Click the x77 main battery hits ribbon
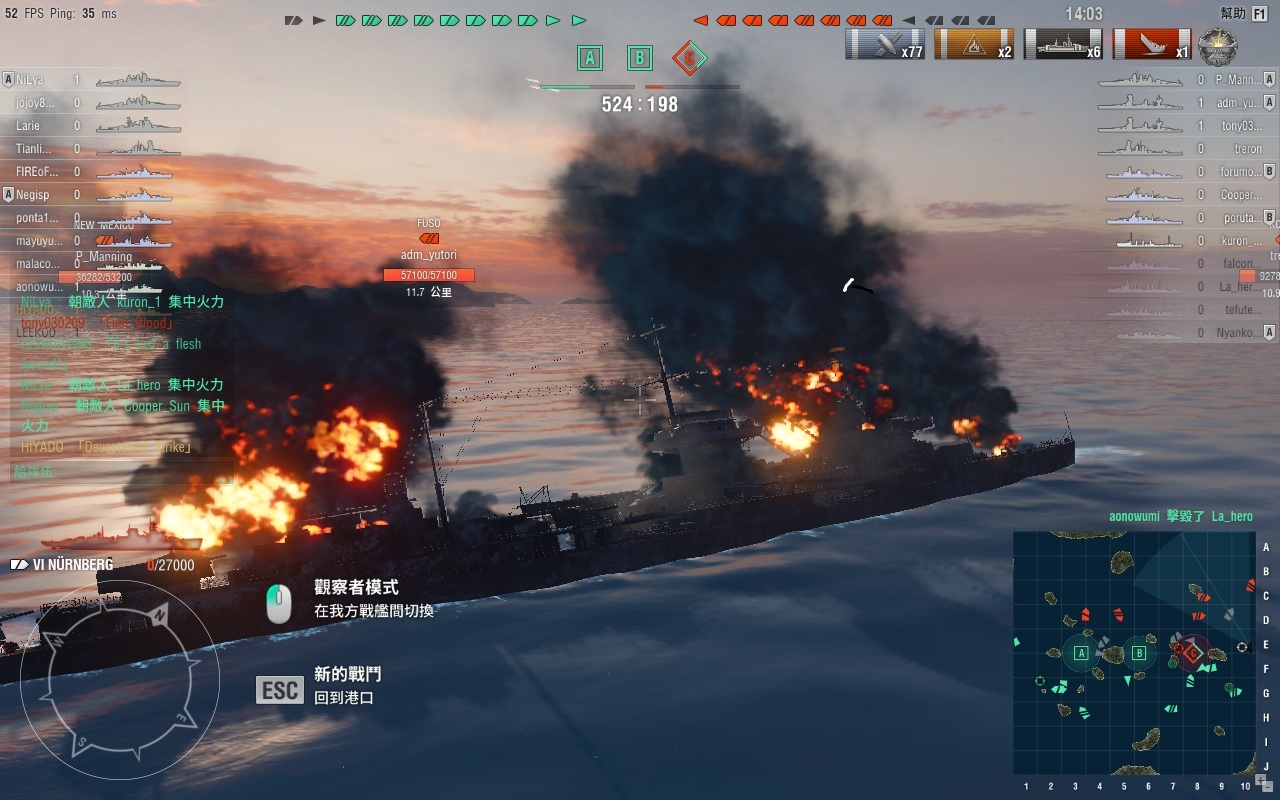This screenshot has height=800, width=1280. coord(885,44)
